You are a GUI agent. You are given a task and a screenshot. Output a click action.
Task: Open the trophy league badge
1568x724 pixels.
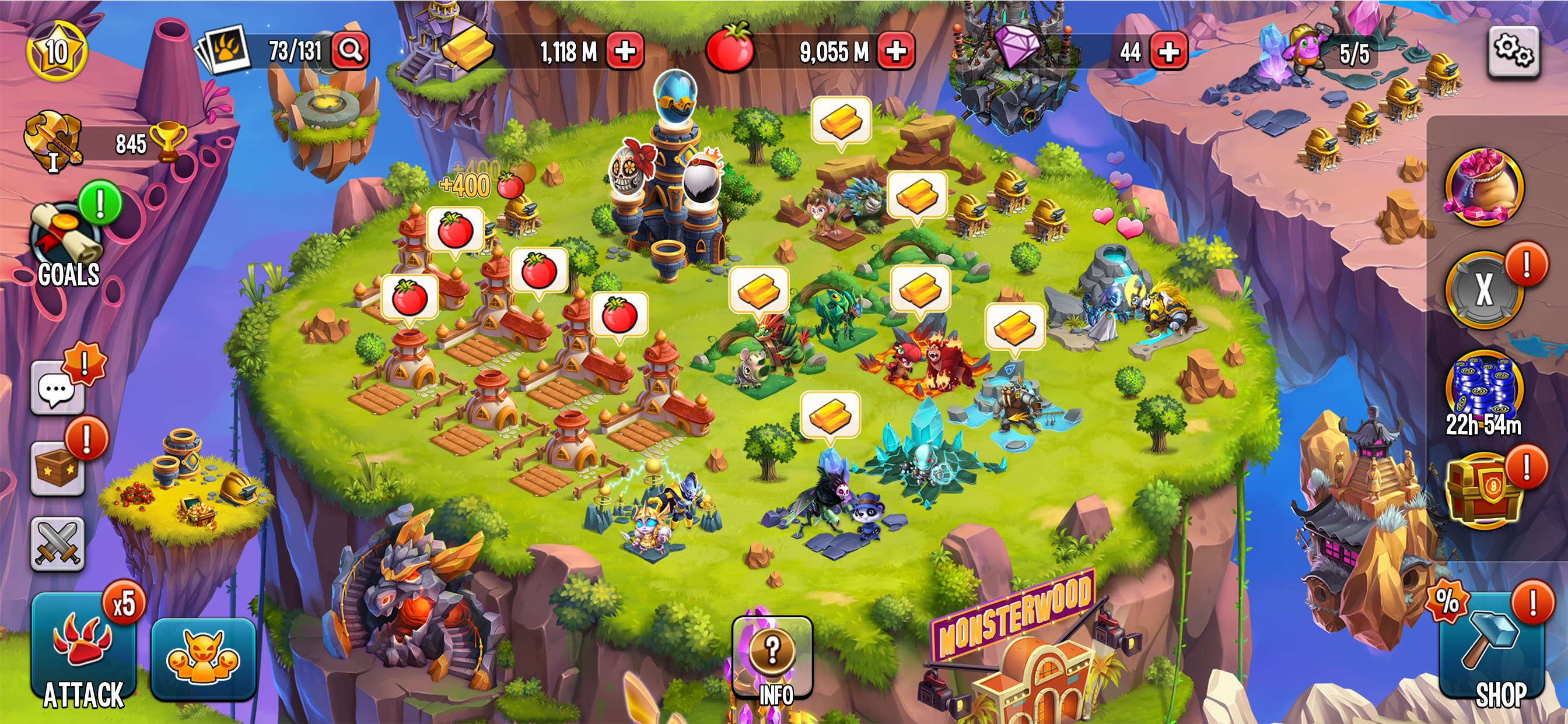coord(54,141)
